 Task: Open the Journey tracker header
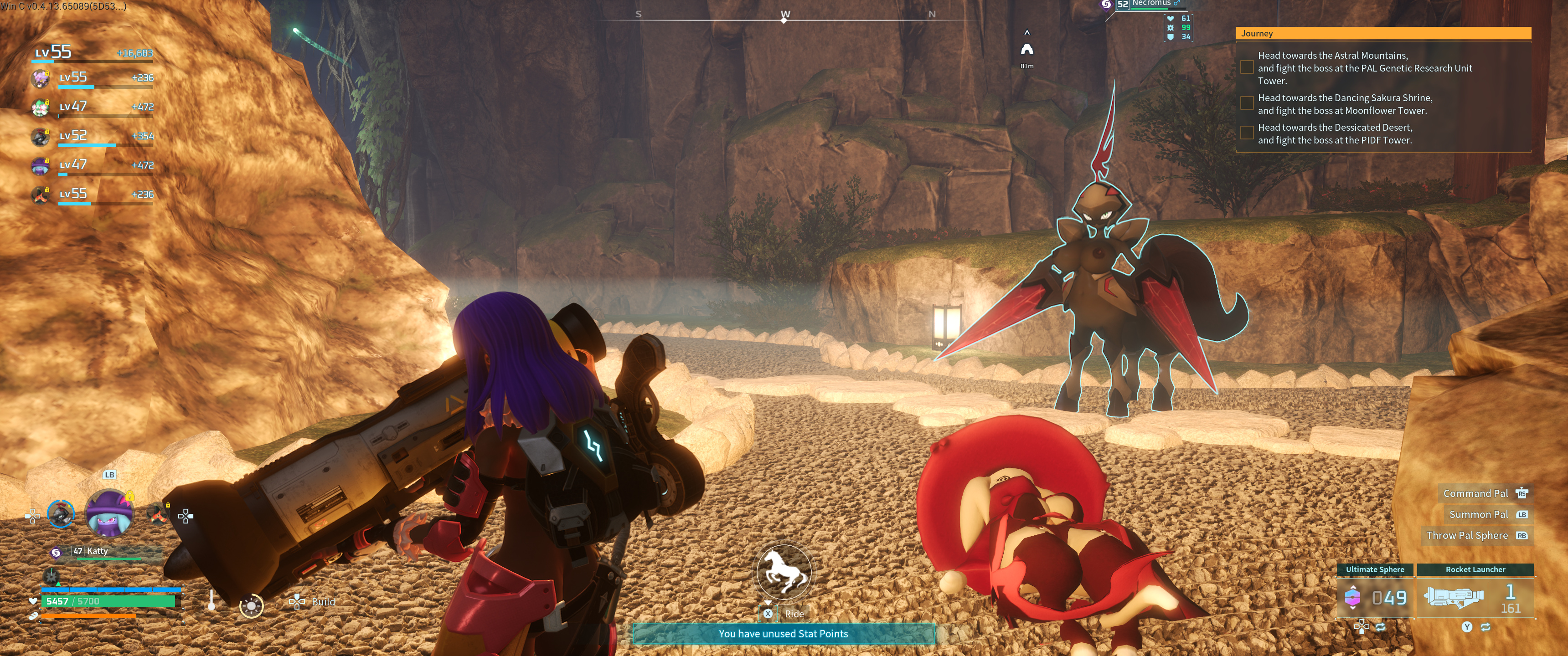[x=1383, y=33]
